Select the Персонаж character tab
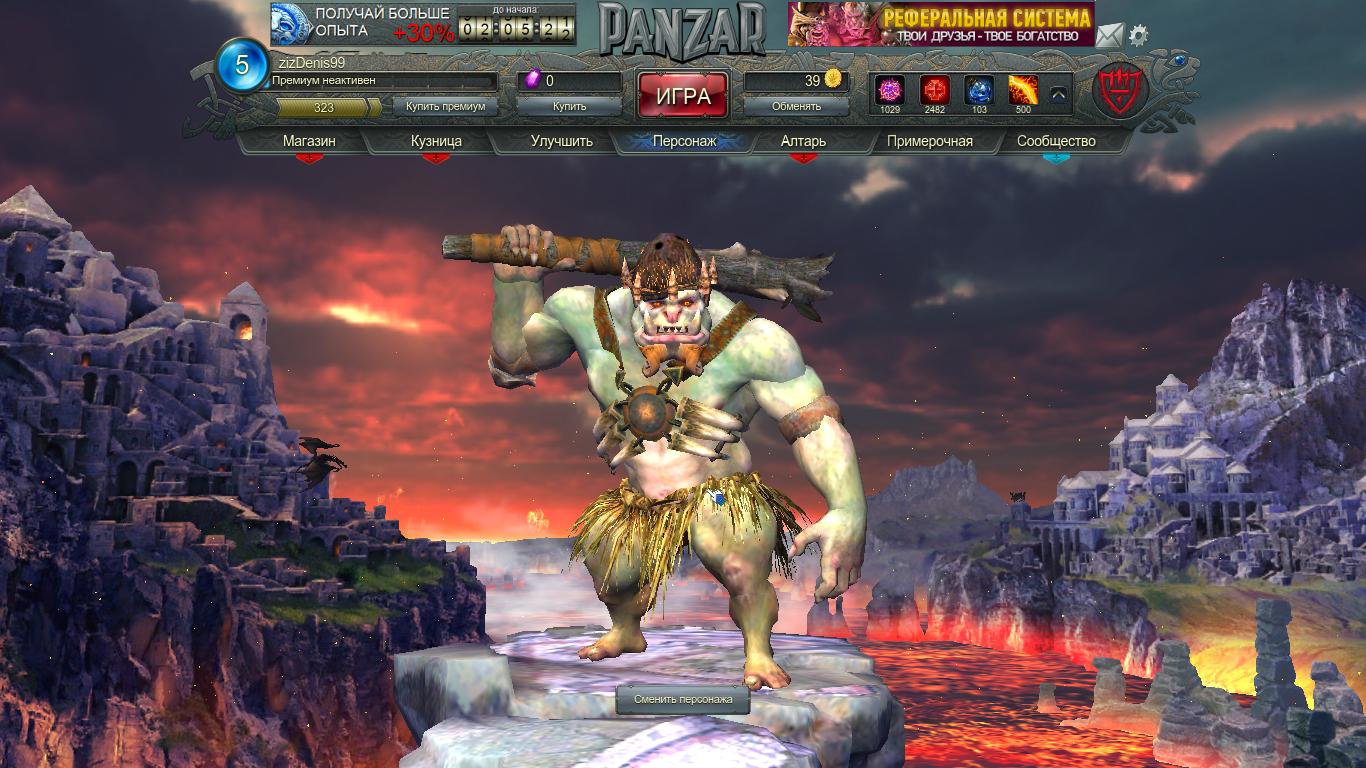Image resolution: width=1366 pixels, height=768 pixels. pyautogui.click(x=684, y=141)
